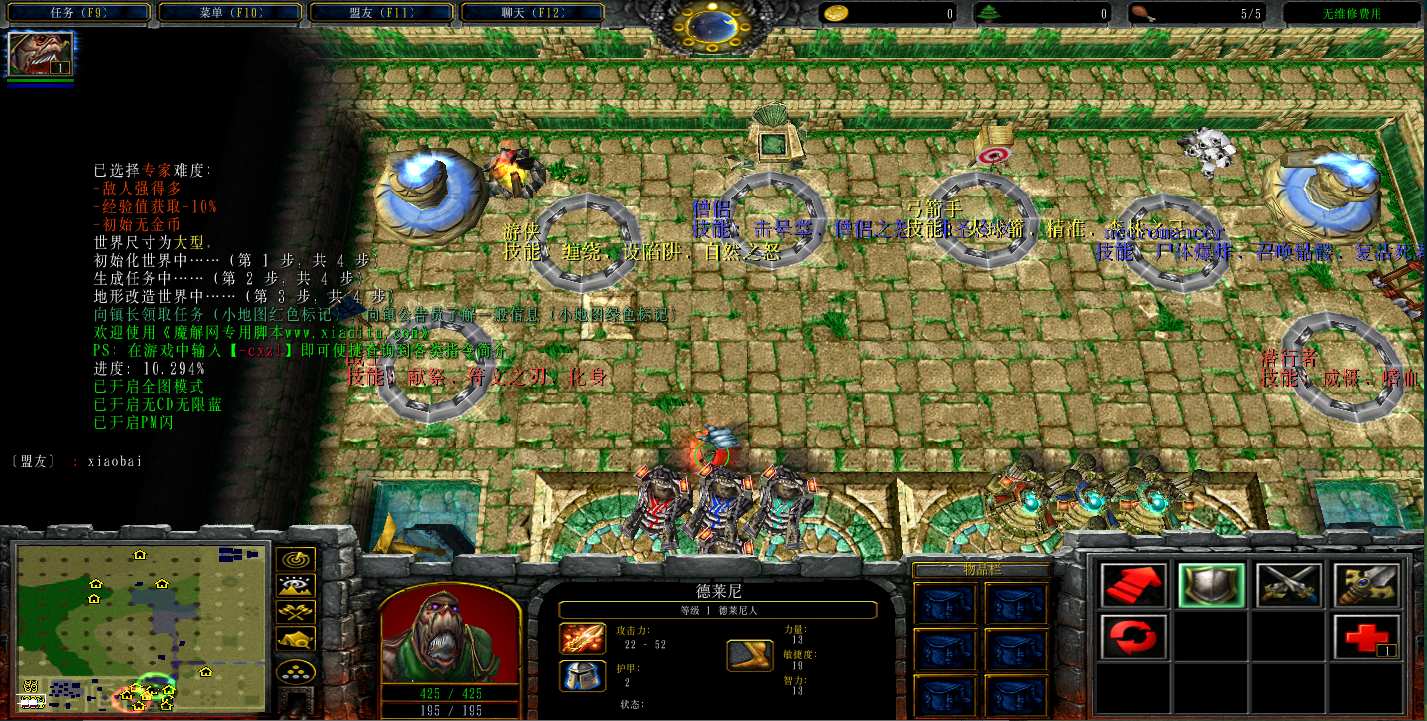
Task: Toggle ally color mode with the crossed axes button
Action: (x=298, y=612)
